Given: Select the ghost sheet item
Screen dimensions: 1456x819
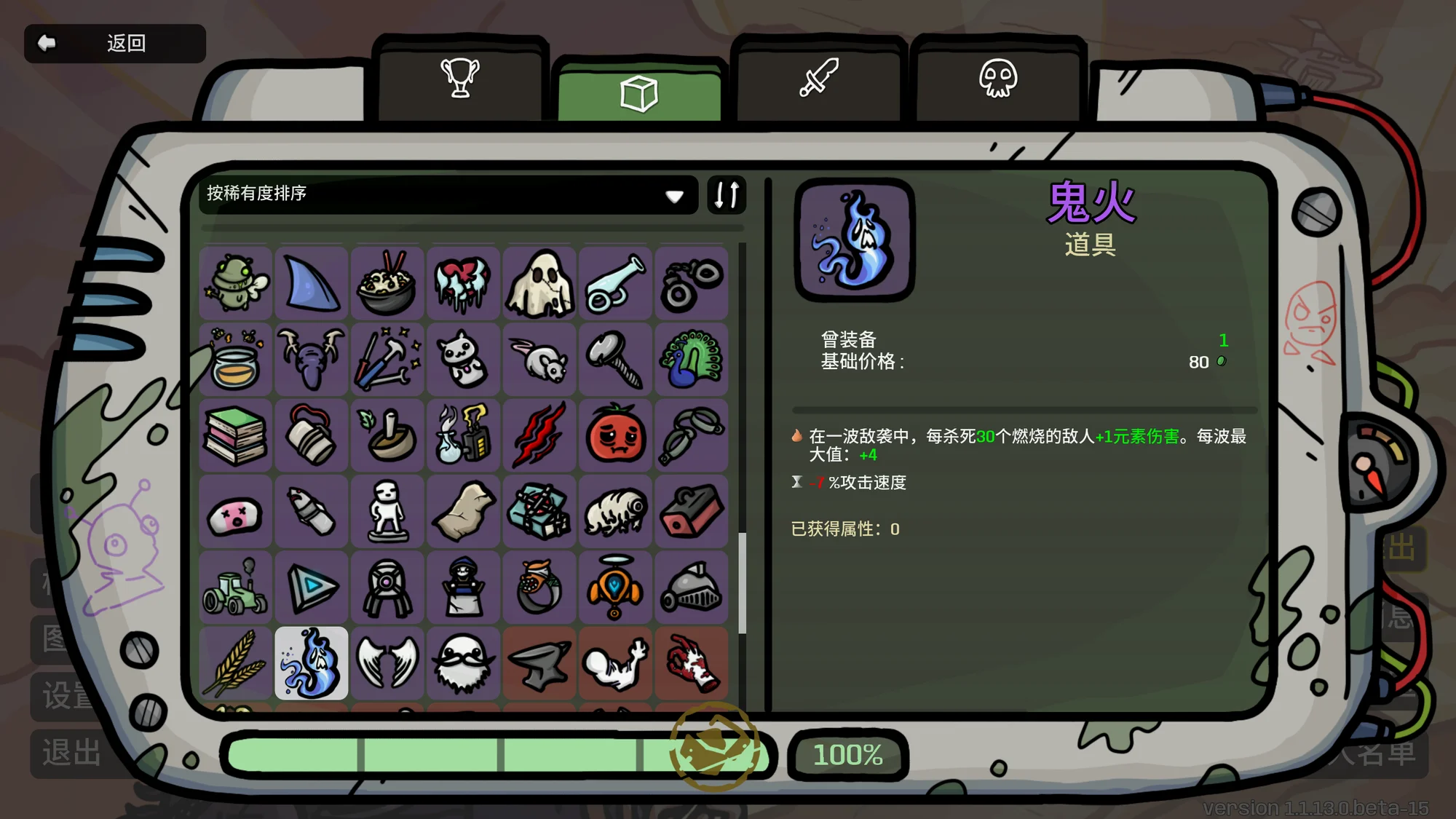Looking at the screenshot, I should 539,284.
